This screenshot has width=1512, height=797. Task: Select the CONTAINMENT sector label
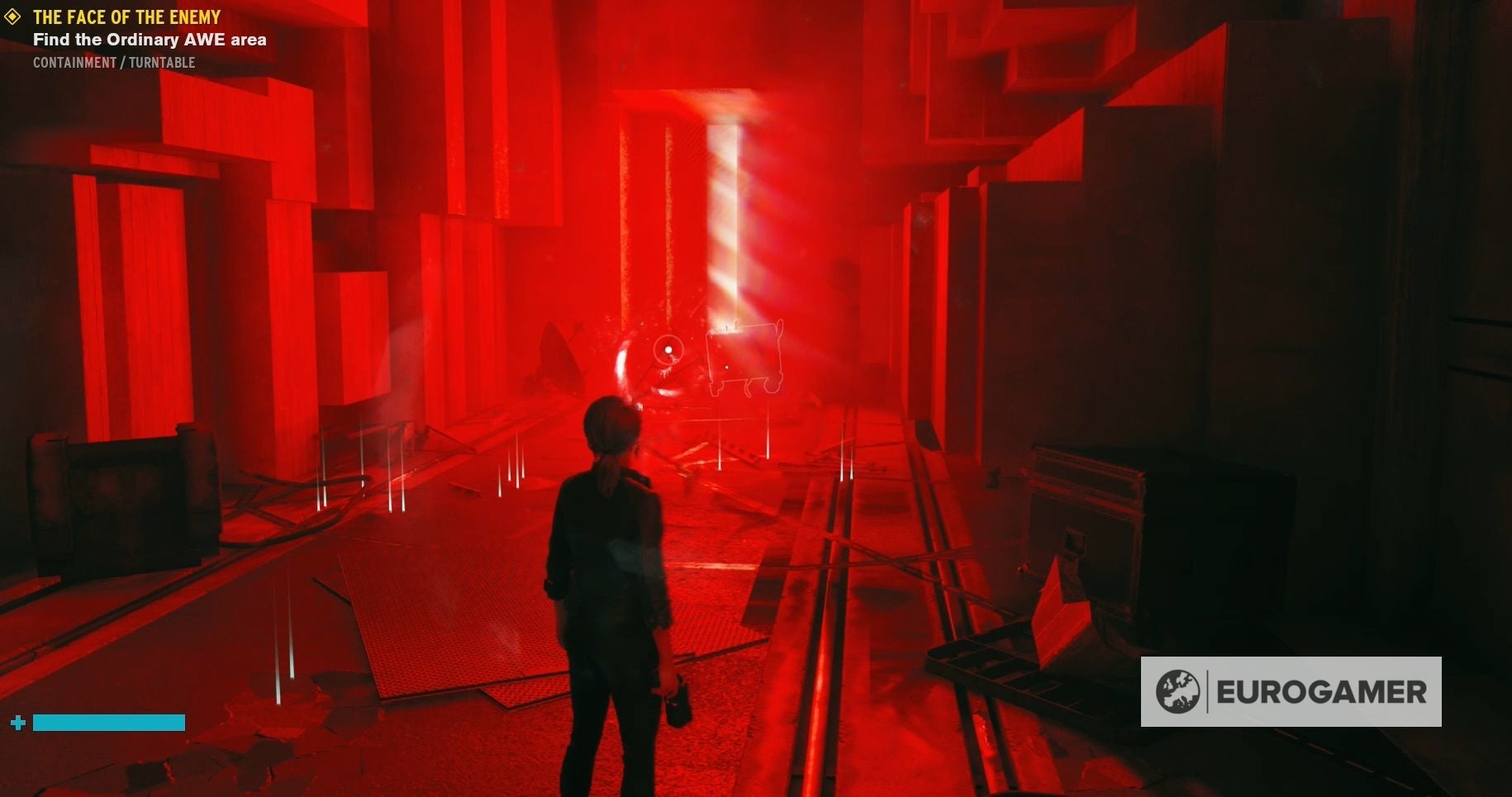tap(73, 62)
